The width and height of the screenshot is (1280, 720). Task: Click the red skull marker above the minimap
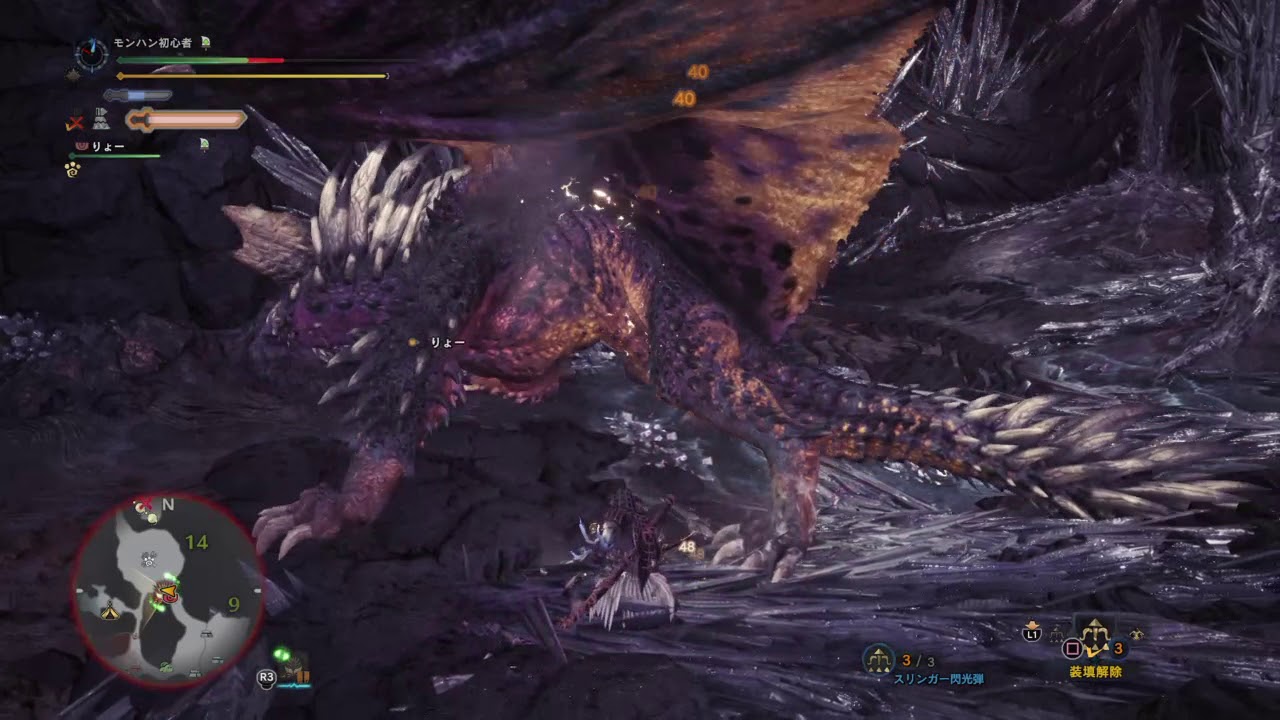[145, 503]
